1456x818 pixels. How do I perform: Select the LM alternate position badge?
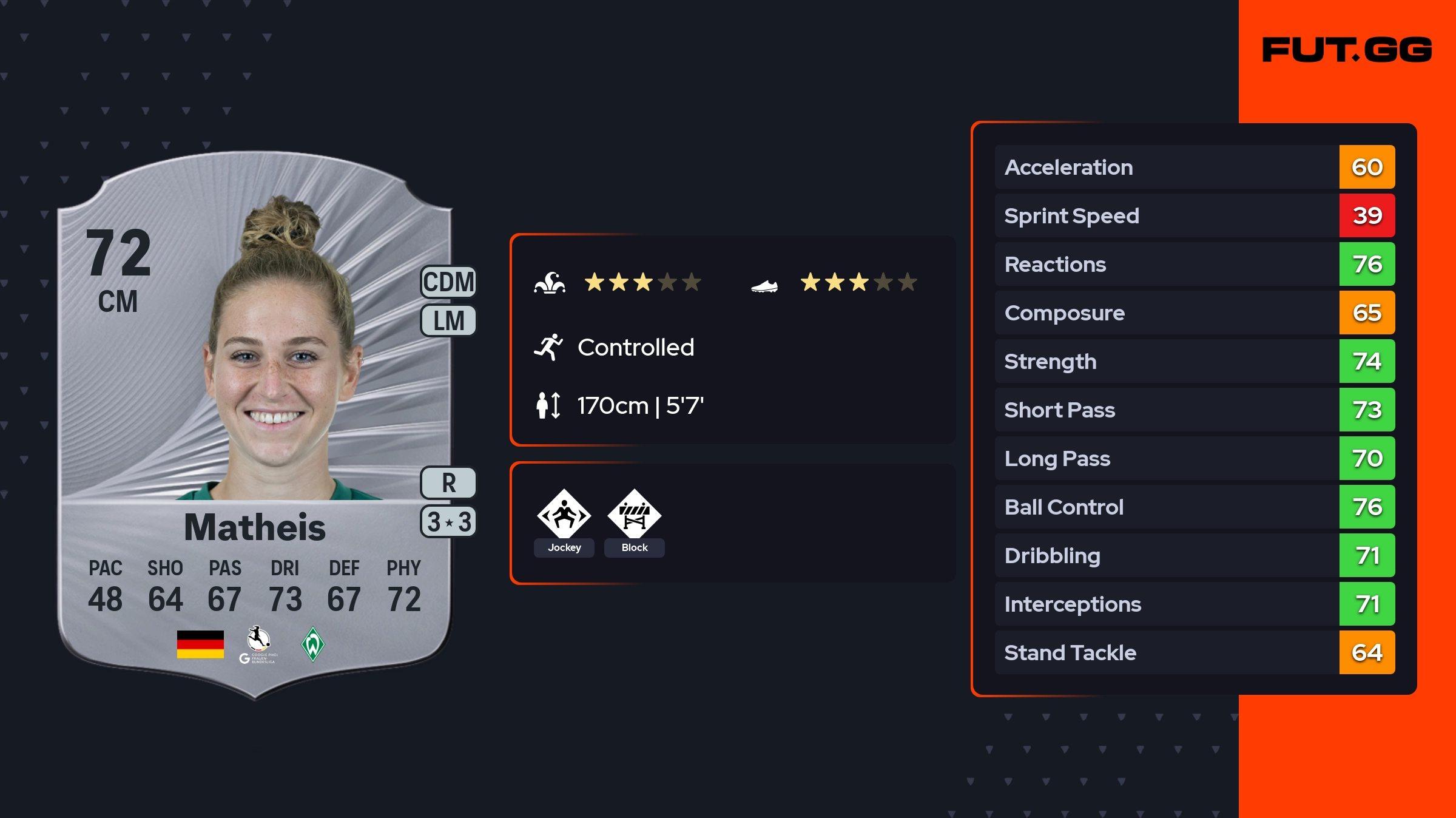click(448, 320)
